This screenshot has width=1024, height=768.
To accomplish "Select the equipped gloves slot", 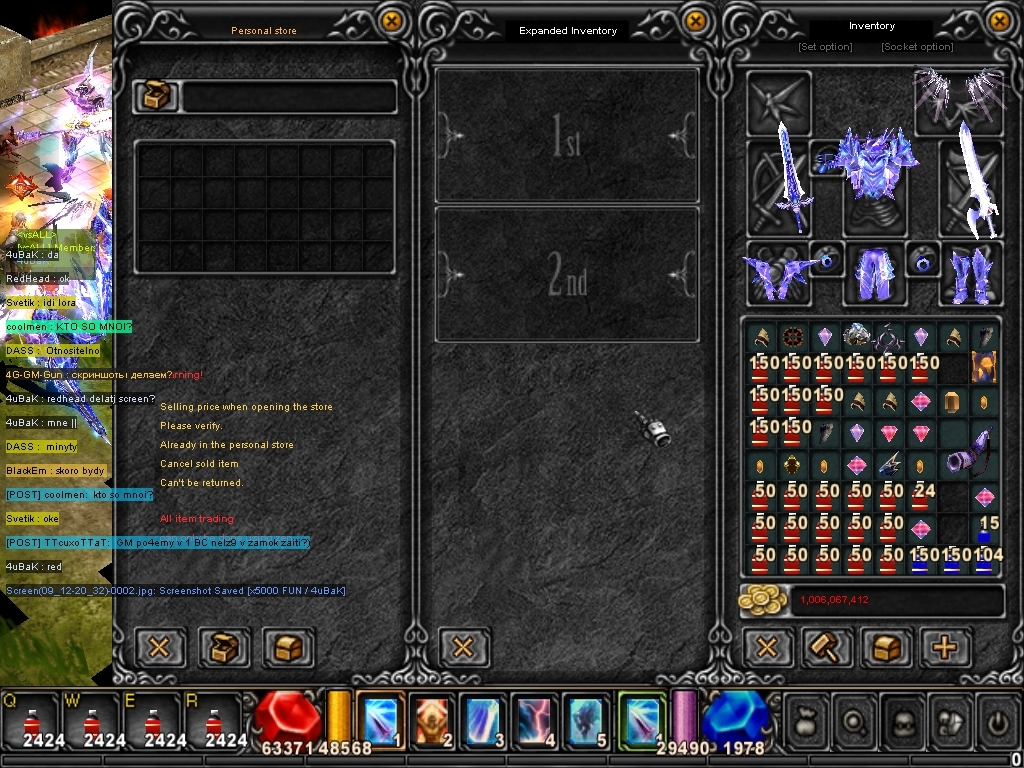I will (x=775, y=273).
